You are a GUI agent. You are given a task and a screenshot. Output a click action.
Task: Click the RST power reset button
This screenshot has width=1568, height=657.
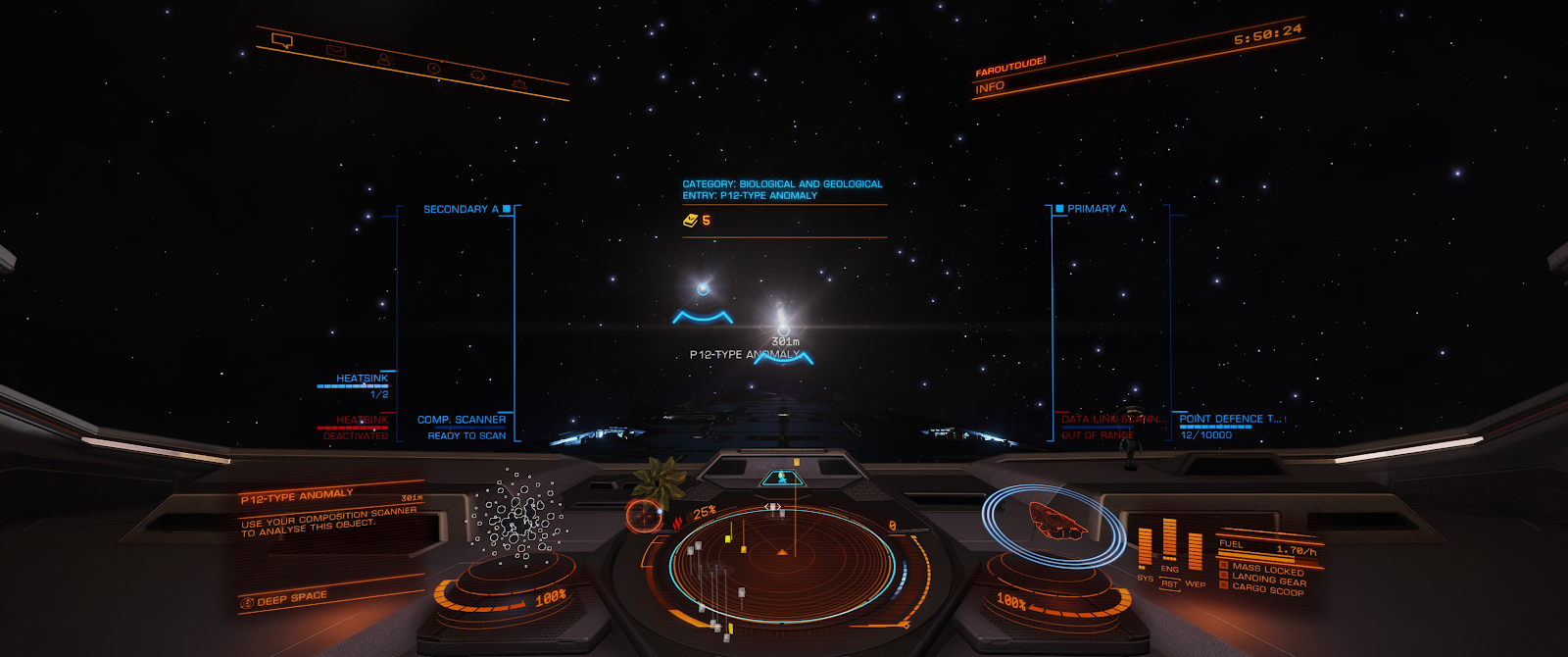1169,584
